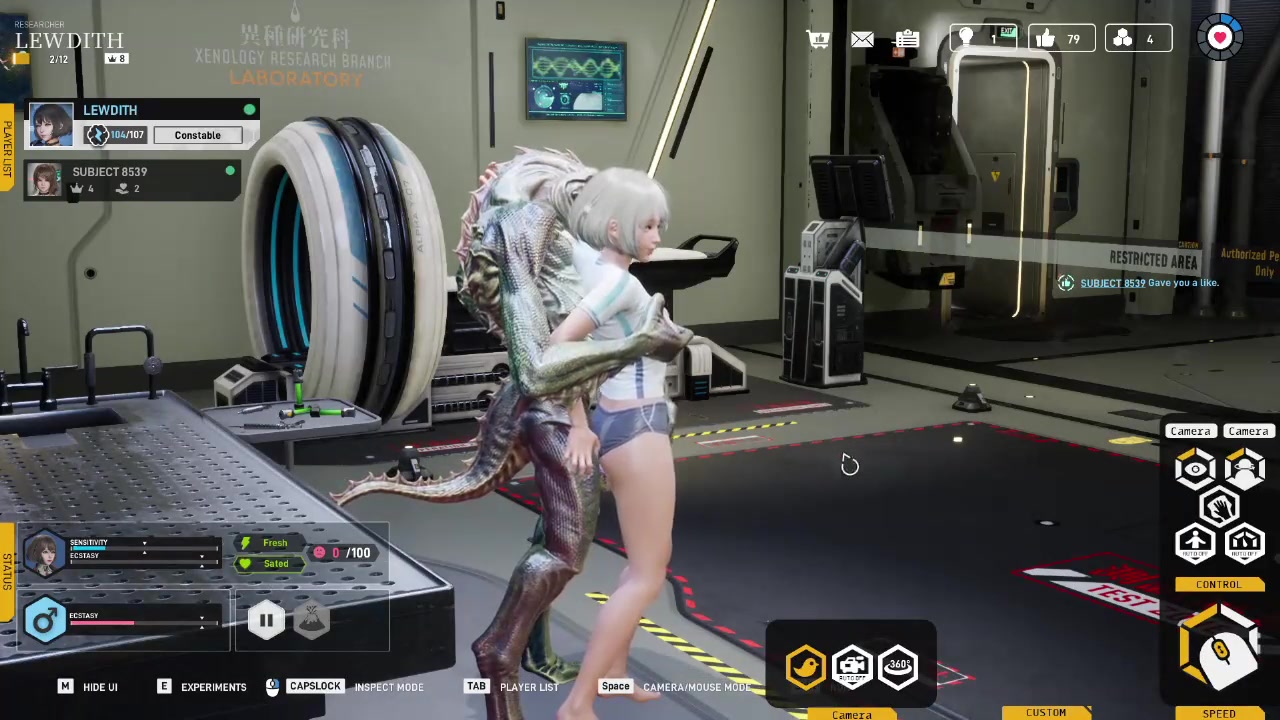Click the thumbs-up likes counter
Viewport: 1280px width, 720px height.
pyautogui.click(x=1060, y=39)
